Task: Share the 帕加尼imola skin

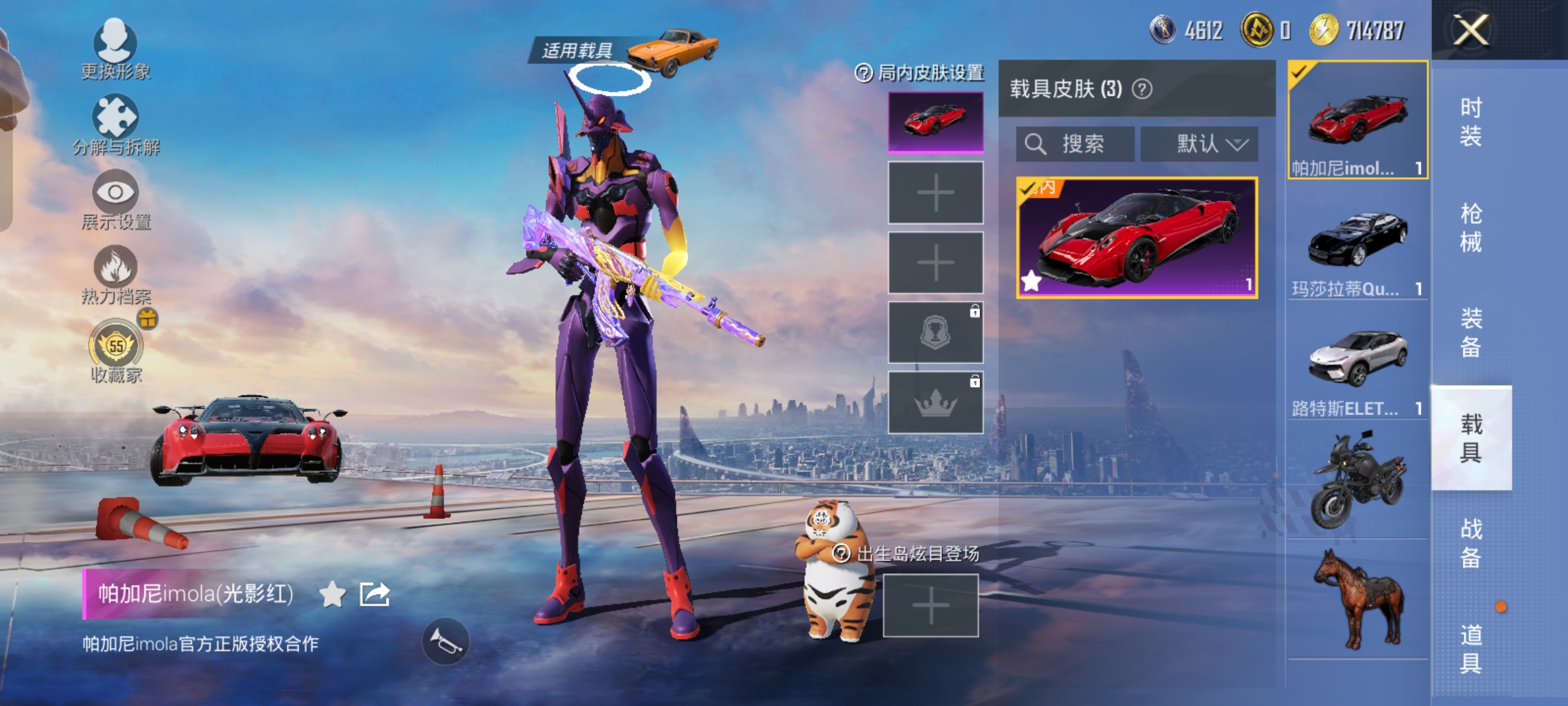Action: [375, 594]
